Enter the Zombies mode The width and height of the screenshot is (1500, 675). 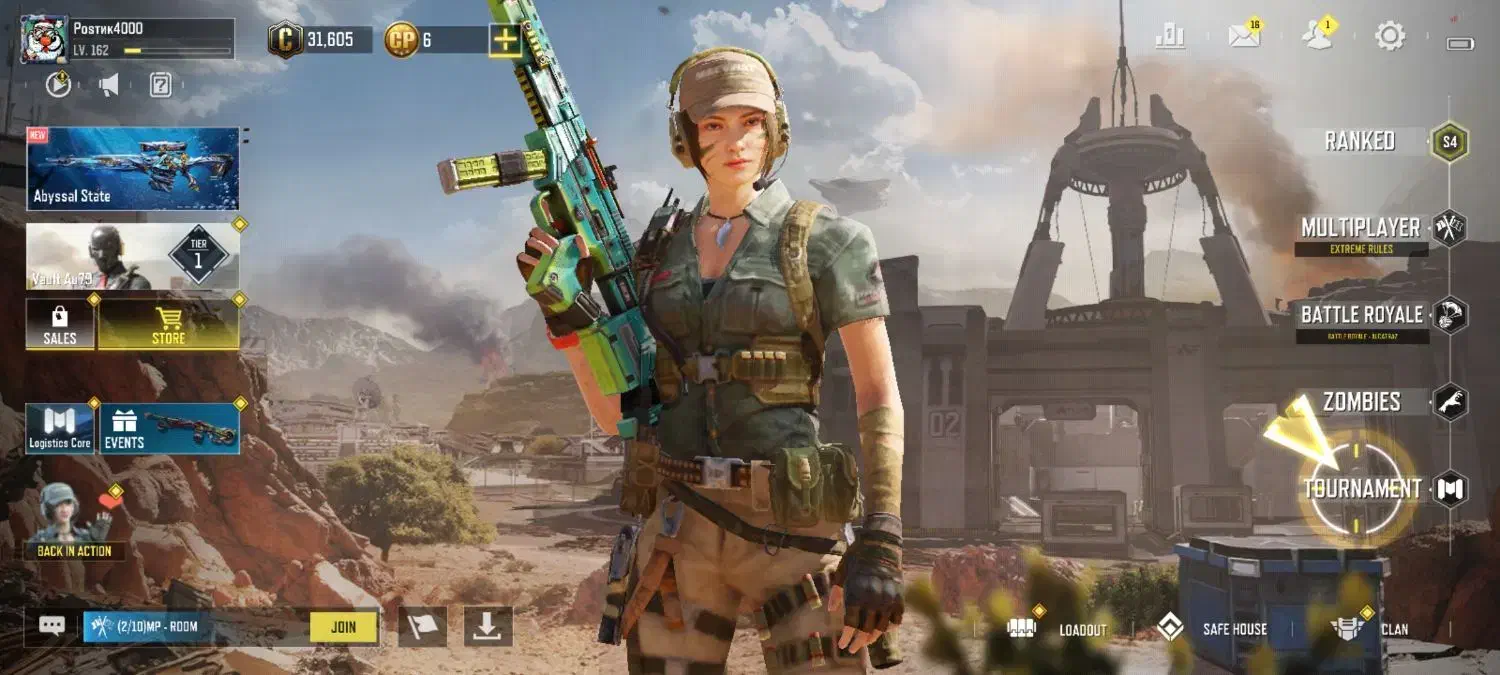(1362, 402)
